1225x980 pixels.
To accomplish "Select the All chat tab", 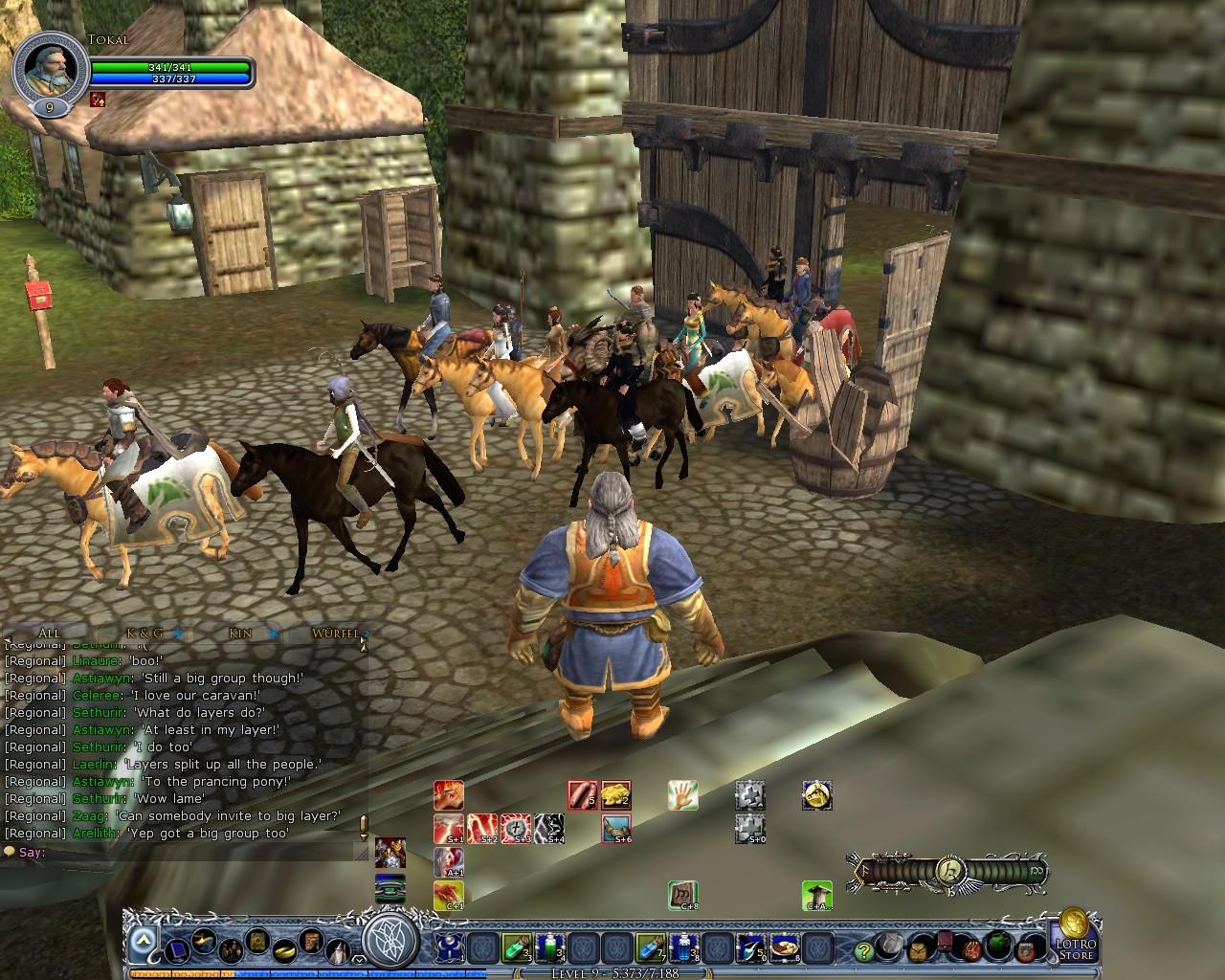I will click(x=49, y=633).
